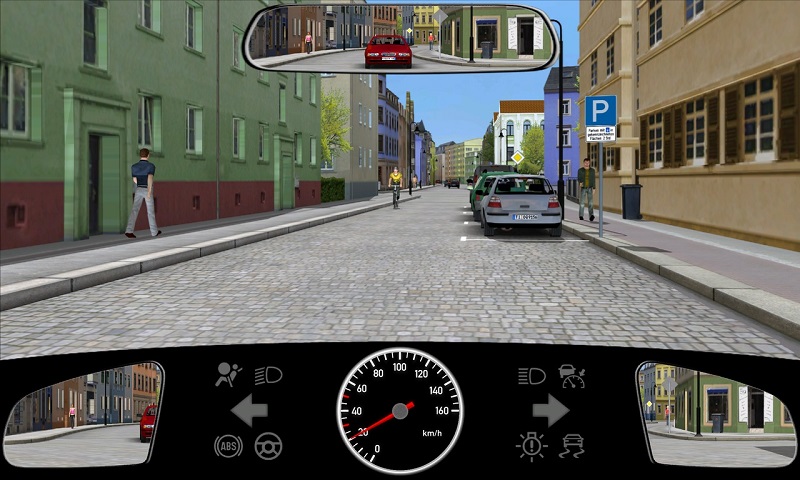Click the airbag warning icon
800x480 pixels.
click(229, 375)
